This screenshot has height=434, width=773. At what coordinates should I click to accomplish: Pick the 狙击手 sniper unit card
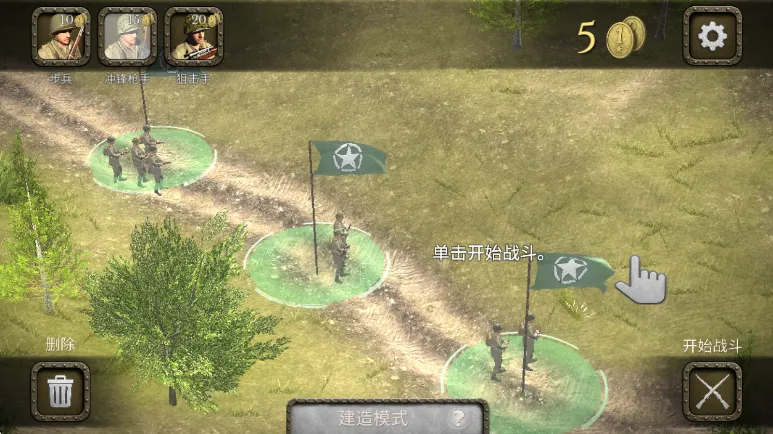click(193, 37)
